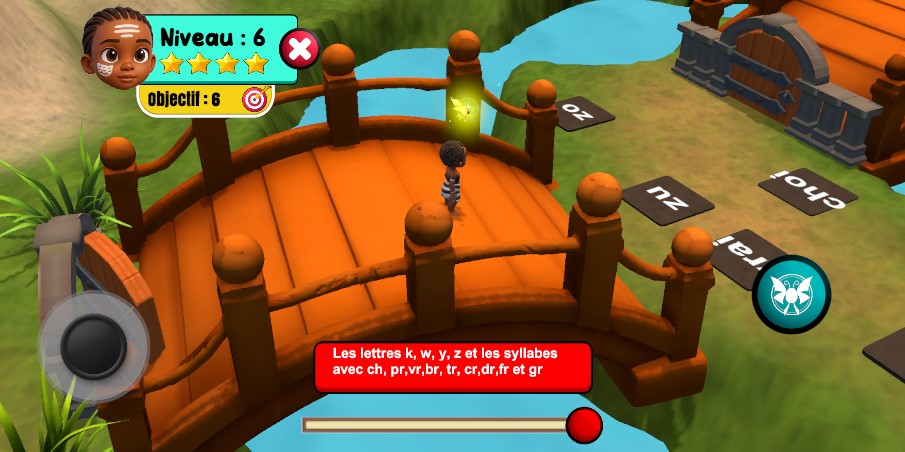Viewport: 905px width, 452px height.
Task: Select the Objectif target badge
Action: pyautogui.click(x=256, y=99)
